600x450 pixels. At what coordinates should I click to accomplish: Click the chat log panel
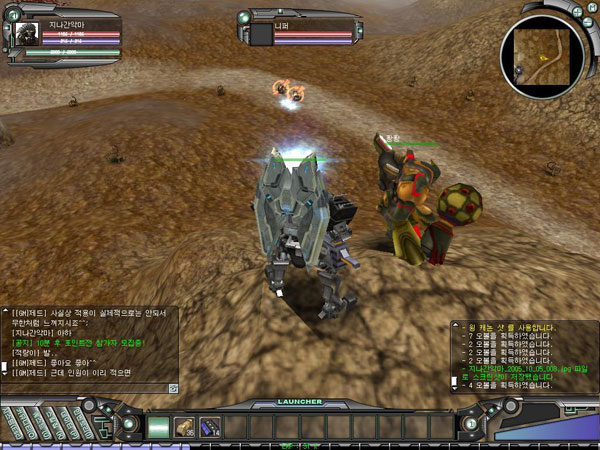pos(88,345)
